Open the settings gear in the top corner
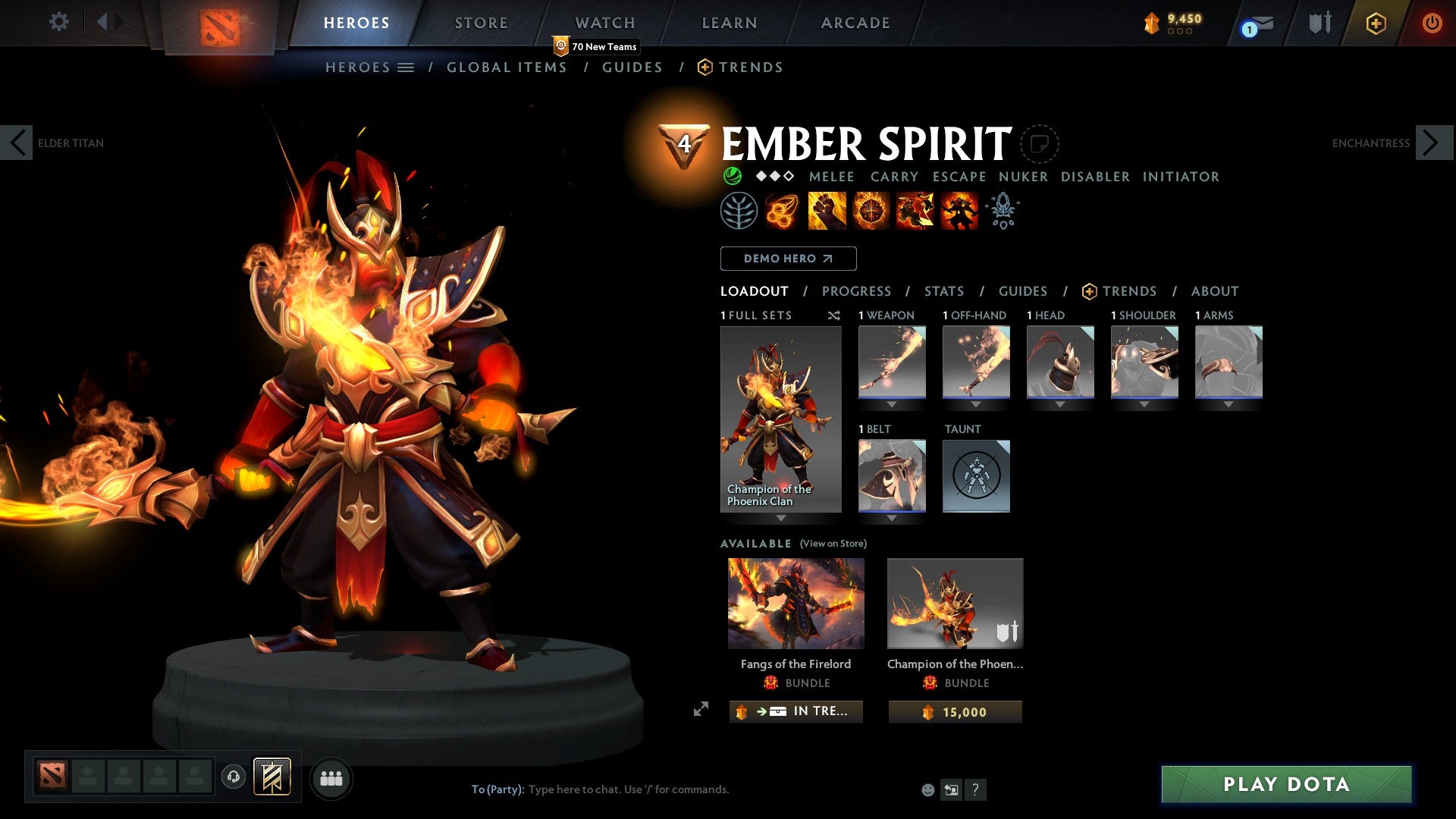Viewport: 1456px width, 819px height. [58, 22]
